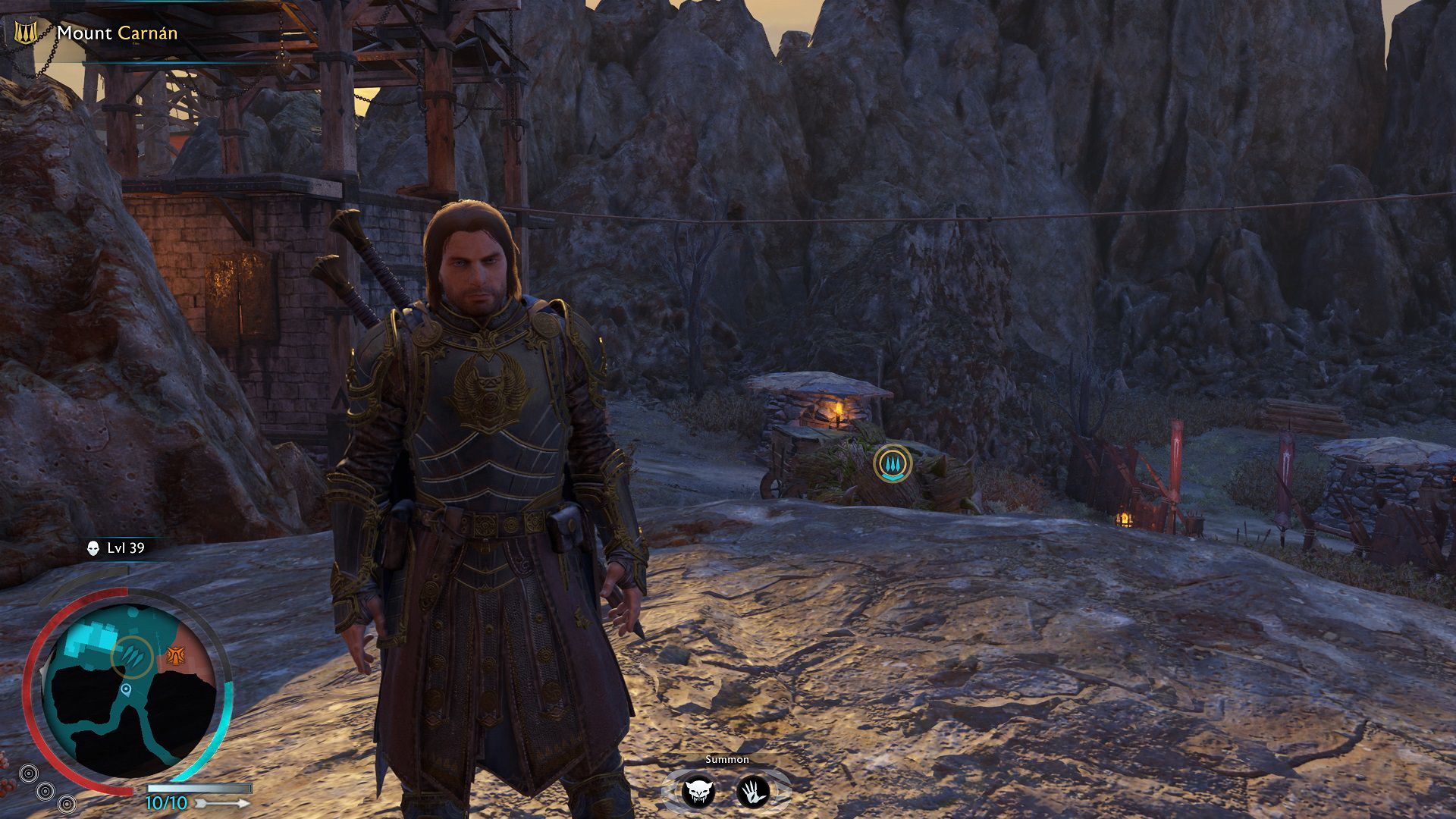Choose the white hand summon icon
Viewport: 1456px width, 819px height.
point(753,792)
